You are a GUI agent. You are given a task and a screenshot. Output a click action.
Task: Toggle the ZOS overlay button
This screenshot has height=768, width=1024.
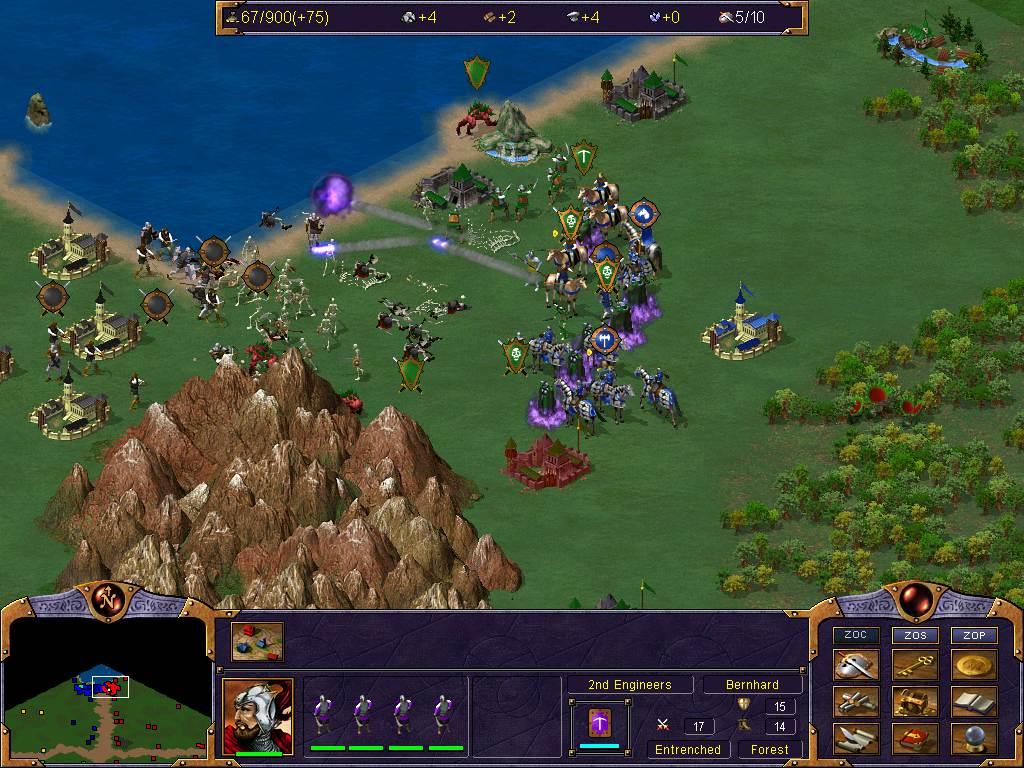pos(915,635)
